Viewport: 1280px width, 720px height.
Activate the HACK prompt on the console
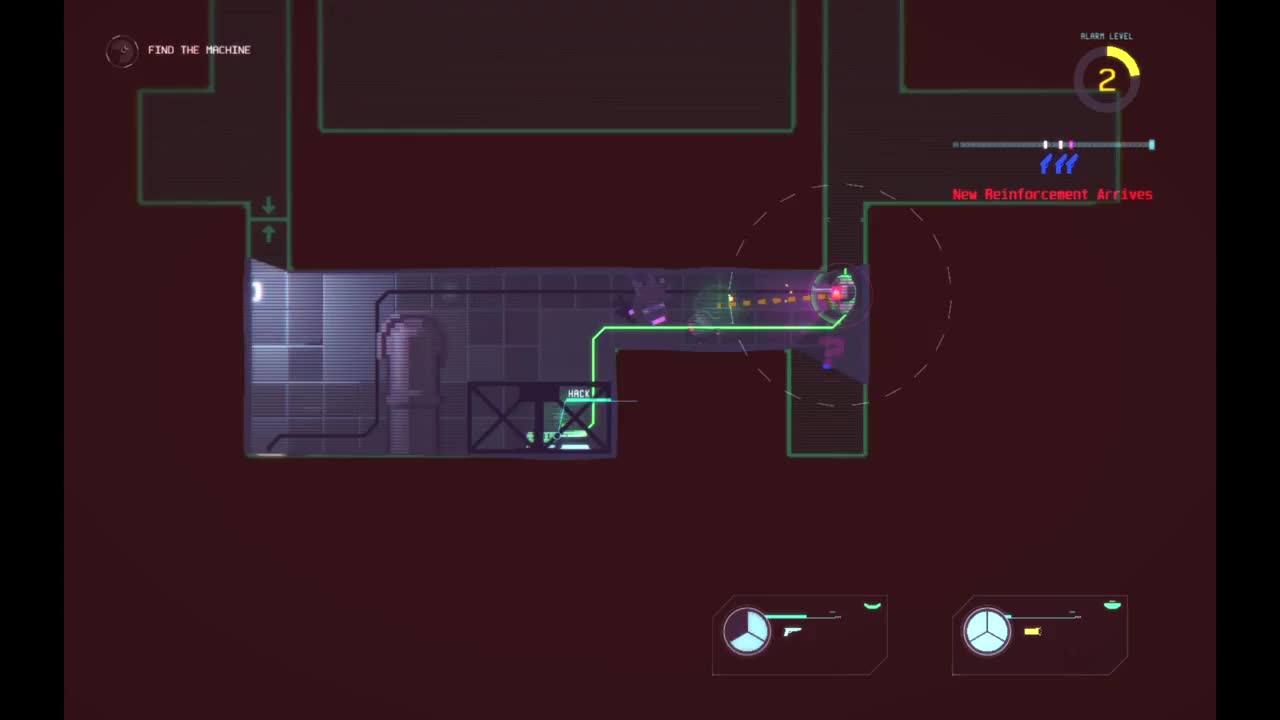point(580,393)
